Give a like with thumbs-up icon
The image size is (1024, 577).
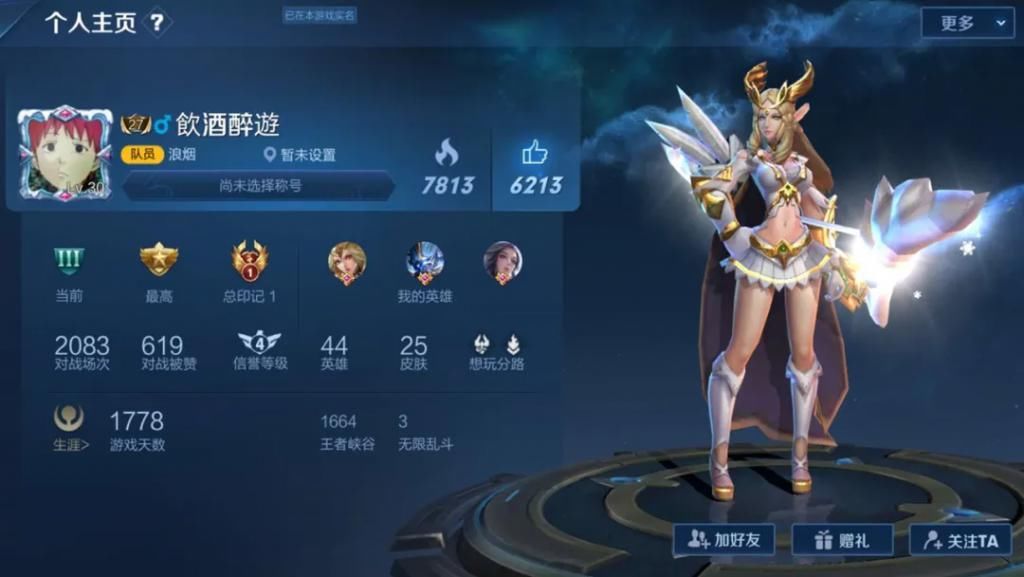(x=535, y=154)
